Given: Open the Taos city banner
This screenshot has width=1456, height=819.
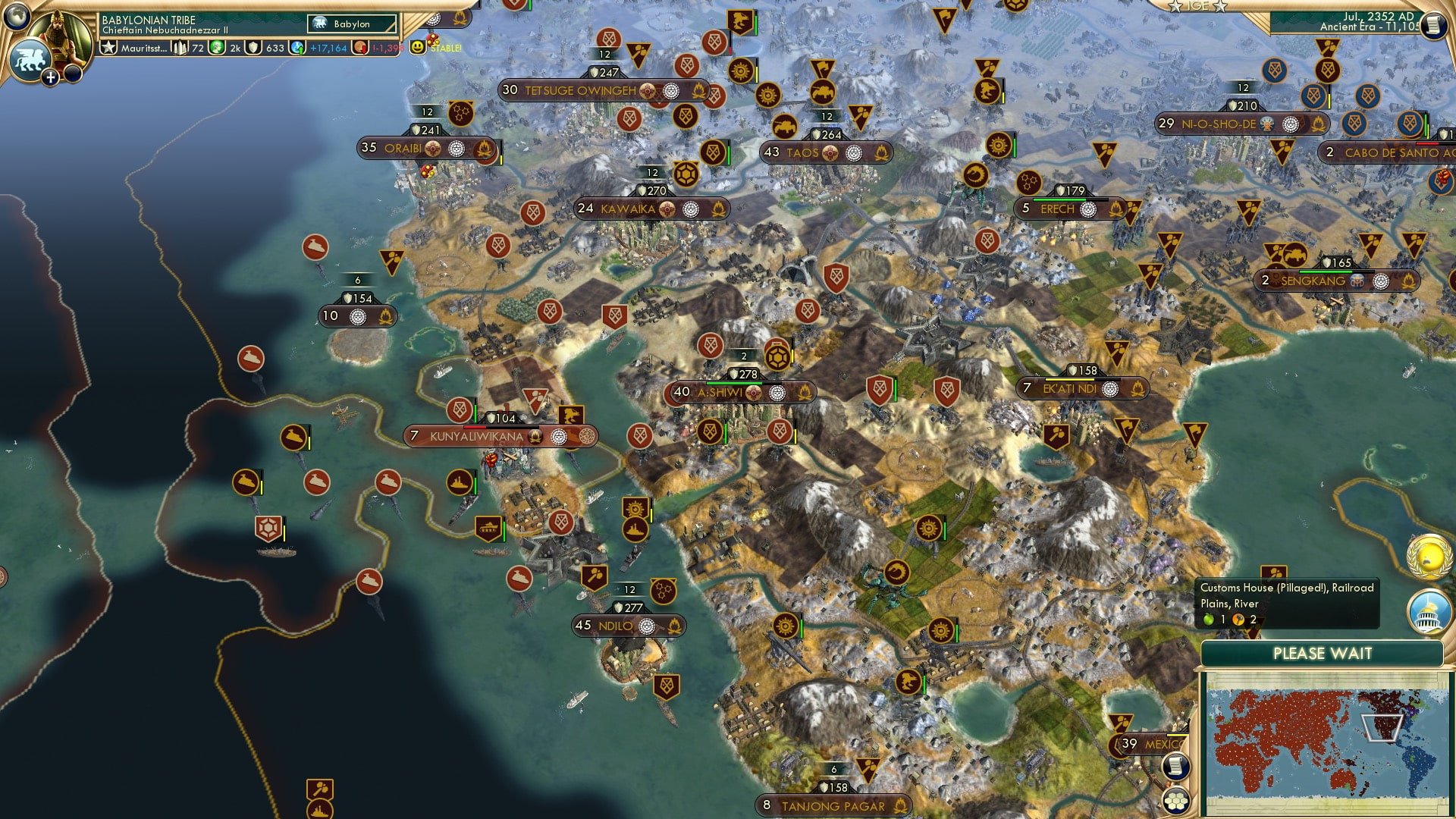Looking at the screenshot, I should pyautogui.click(x=802, y=152).
